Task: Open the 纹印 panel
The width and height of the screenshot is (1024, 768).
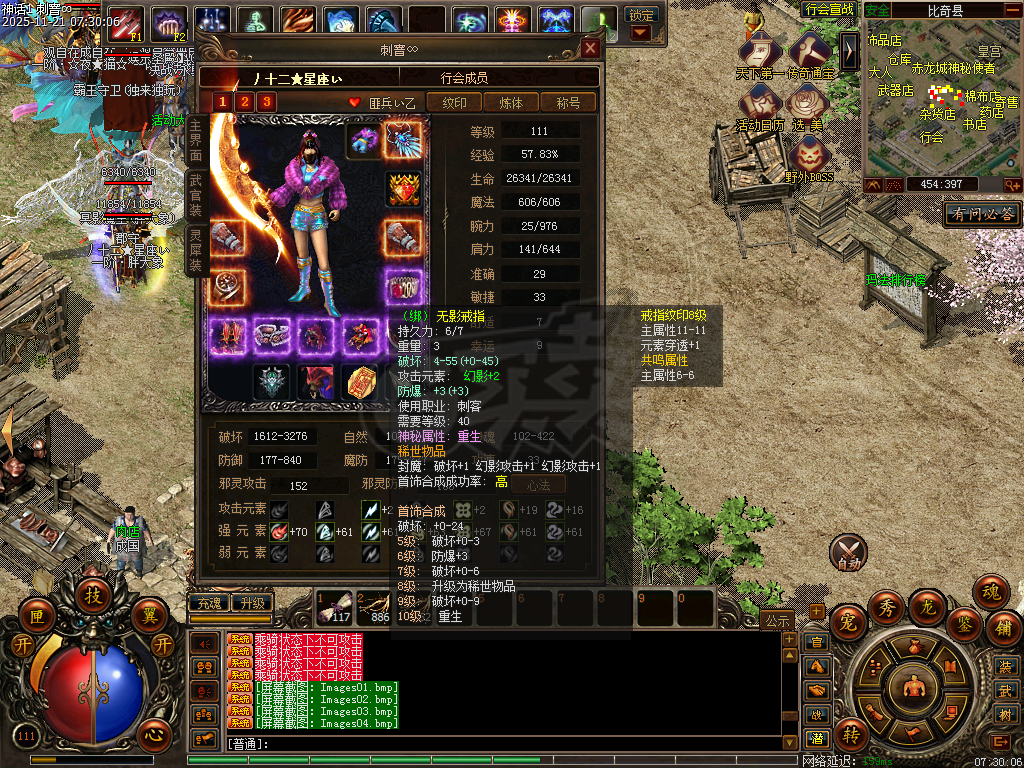Action: 454,102
